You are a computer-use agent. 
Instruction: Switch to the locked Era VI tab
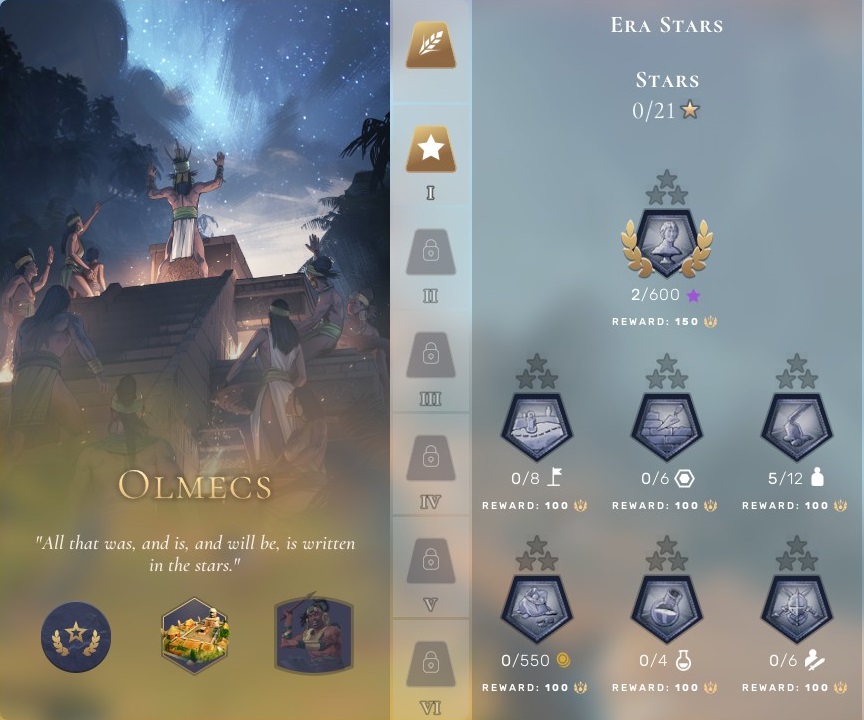tap(430, 661)
